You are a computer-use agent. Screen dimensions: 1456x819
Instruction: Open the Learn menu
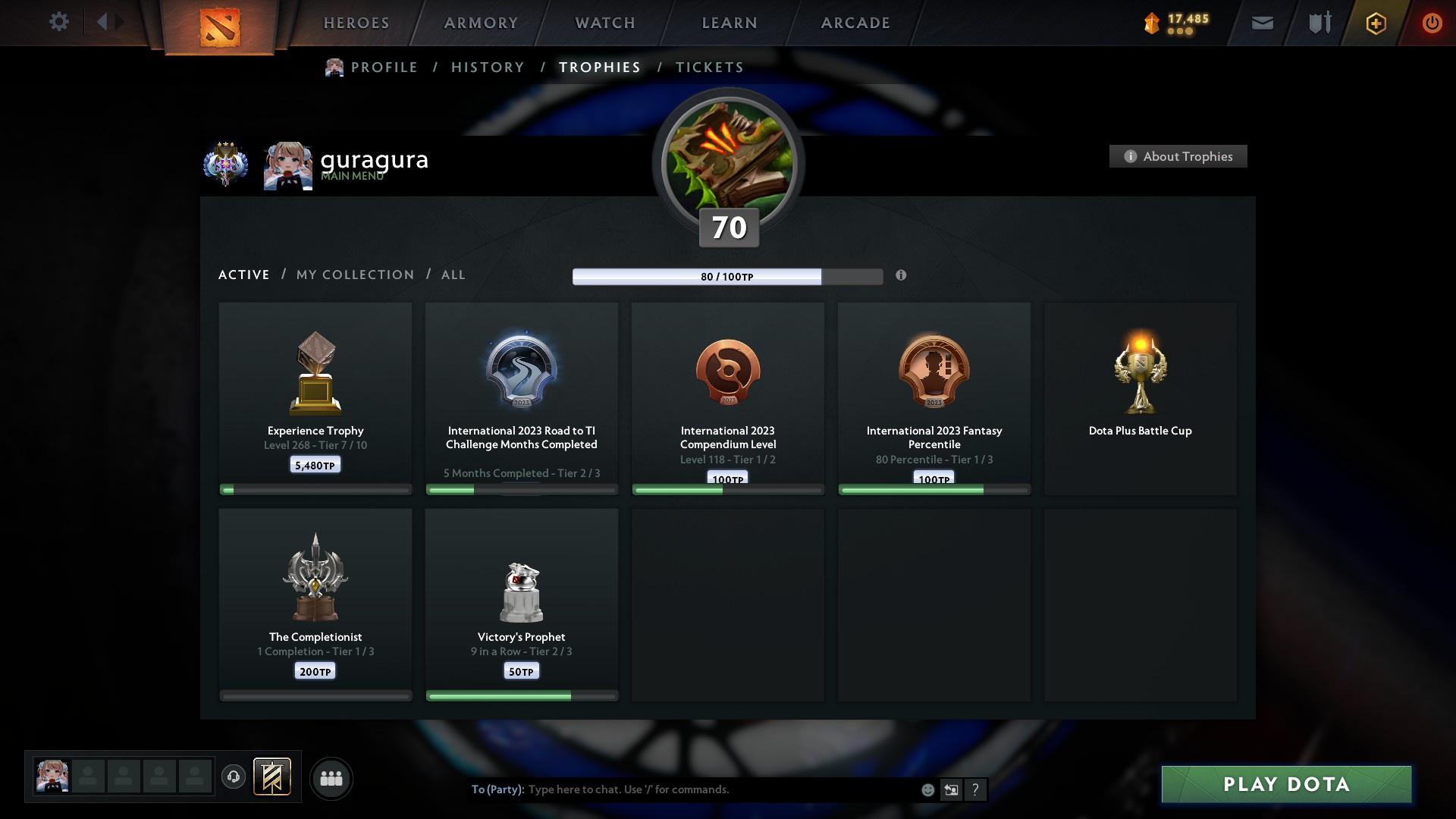click(730, 23)
